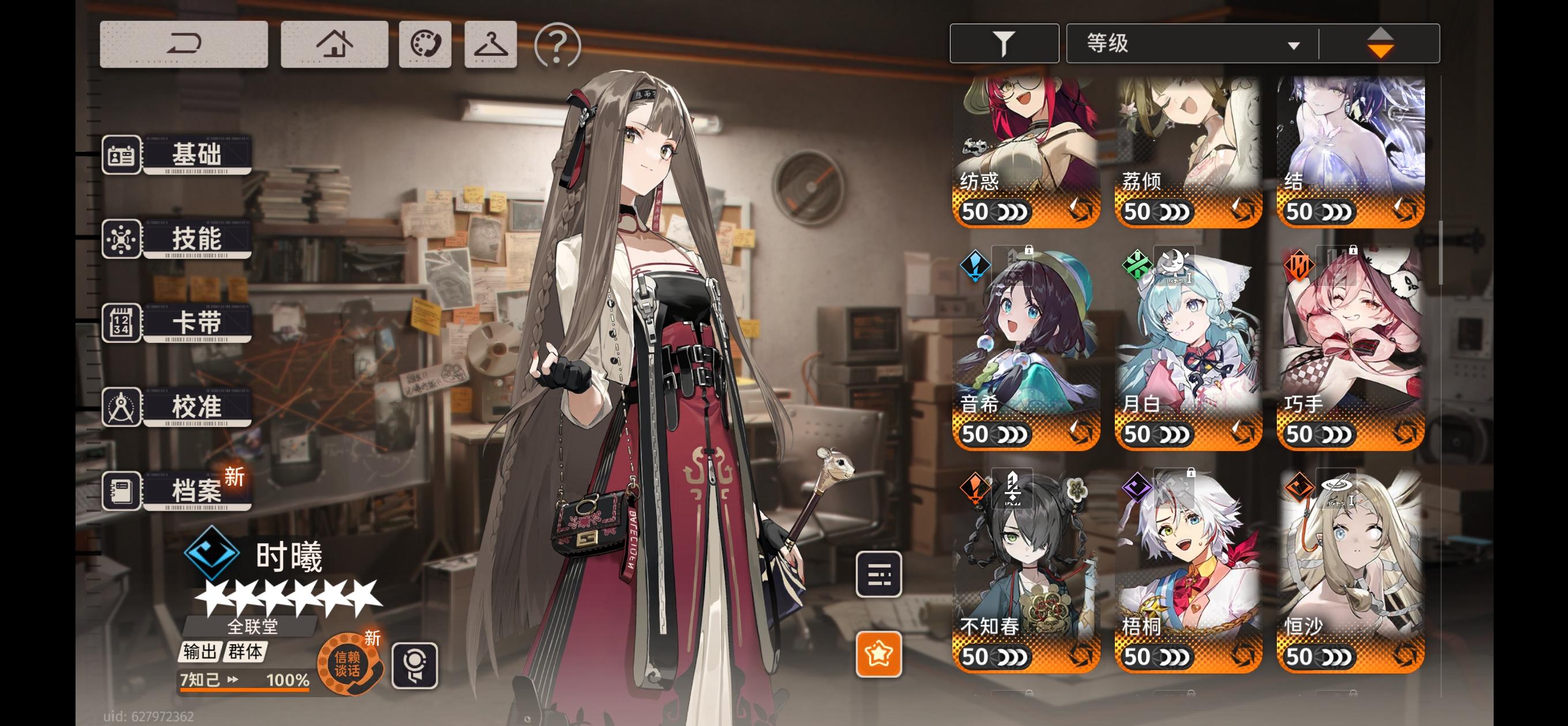Select the coating/phone icon in top toolbar
Viewport: 1568px width, 726px height.
pyautogui.click(x=425, y=45)
